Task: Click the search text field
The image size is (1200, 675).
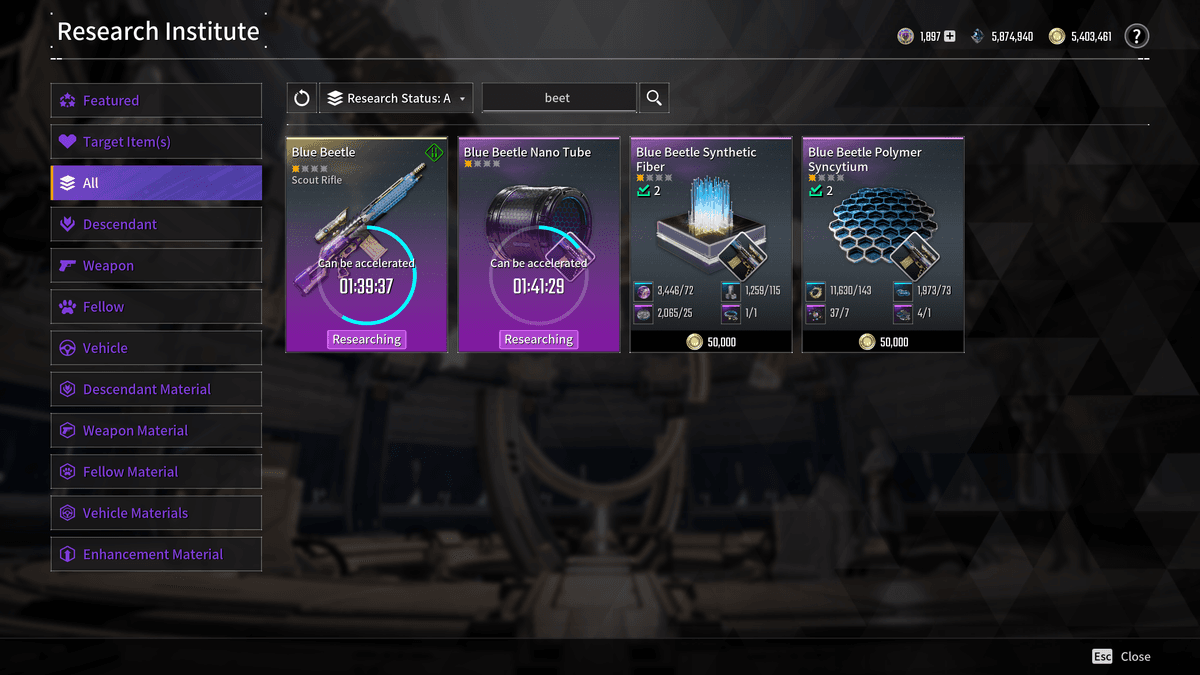Action: pos(558,98)
